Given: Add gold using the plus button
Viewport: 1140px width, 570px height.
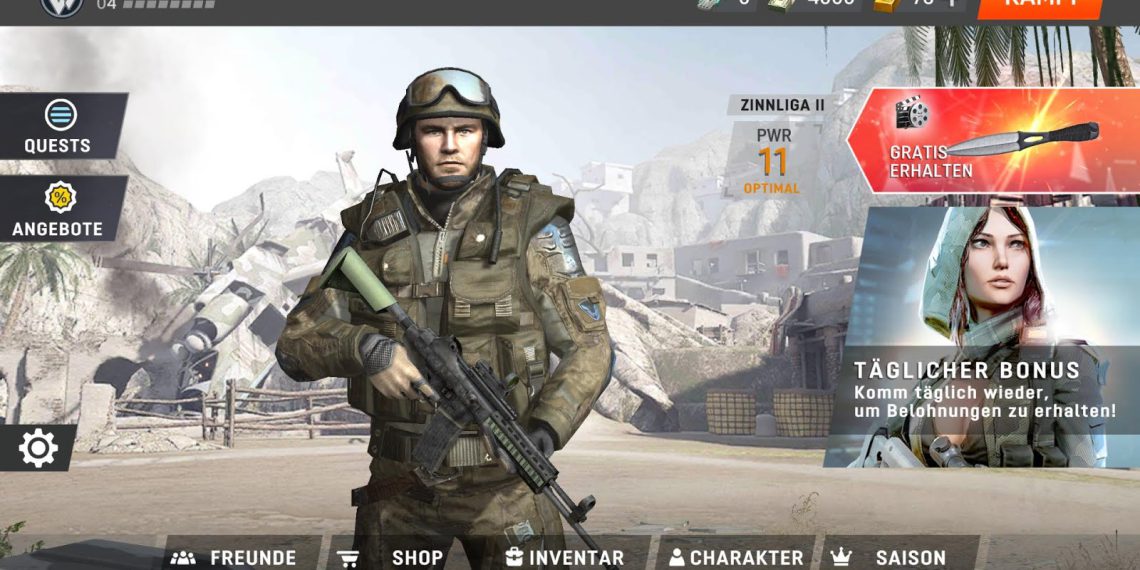Looking at the screenshot, I should [x=952, y=5].
